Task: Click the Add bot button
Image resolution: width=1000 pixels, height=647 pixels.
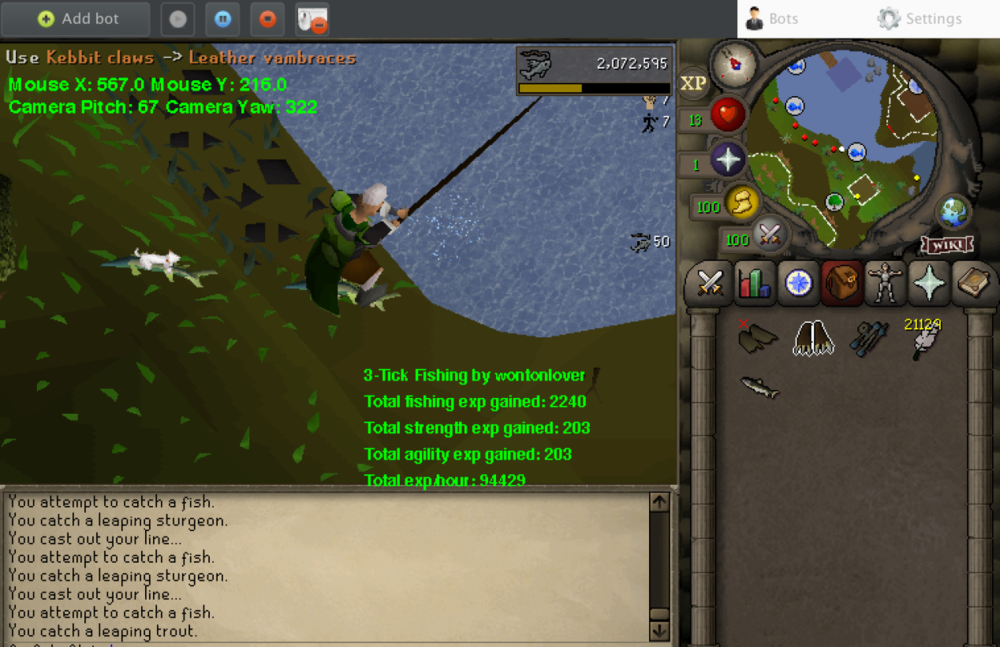Action: click(78, 19)
